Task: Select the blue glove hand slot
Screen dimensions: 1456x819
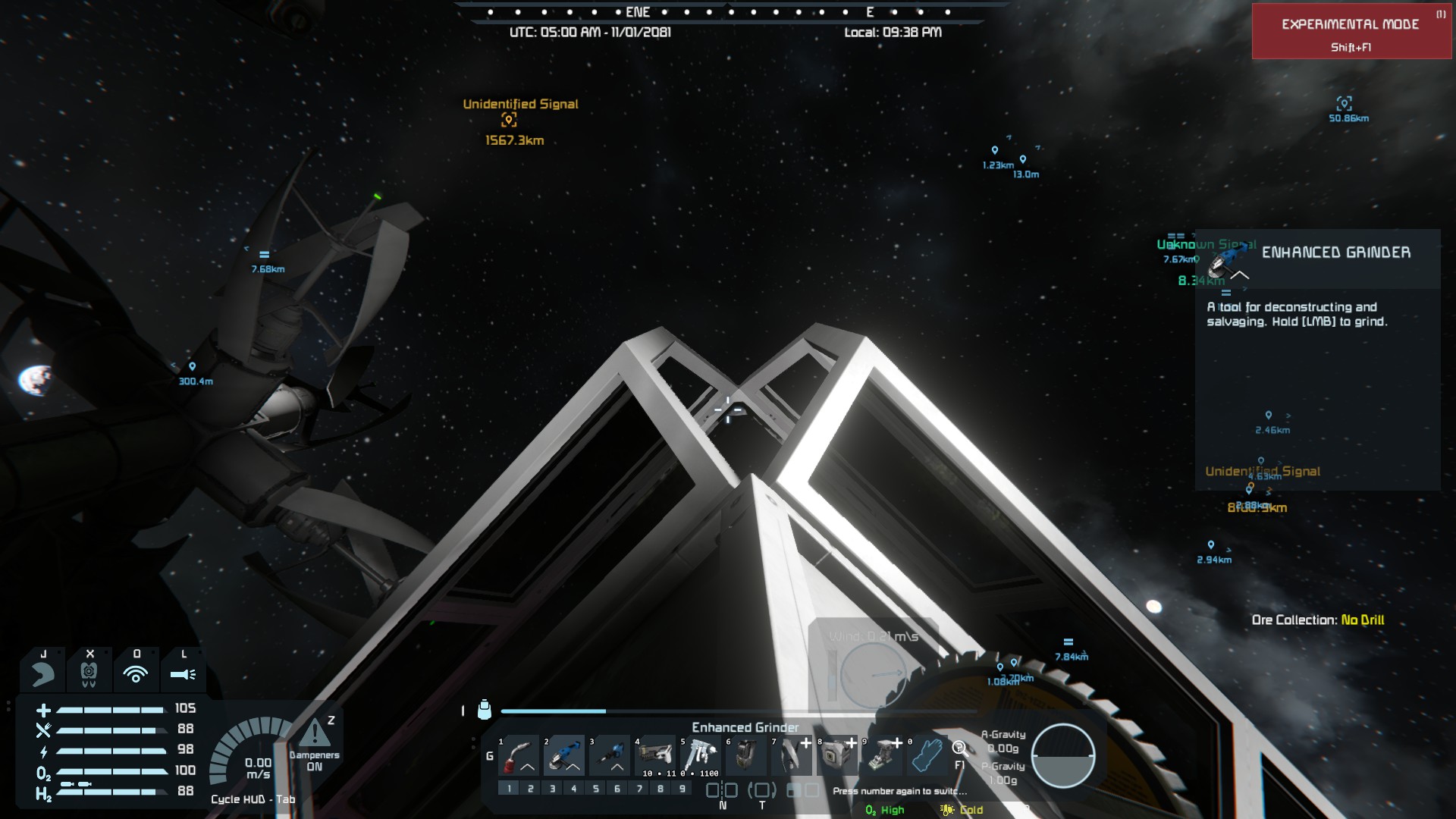Action: 928,756
